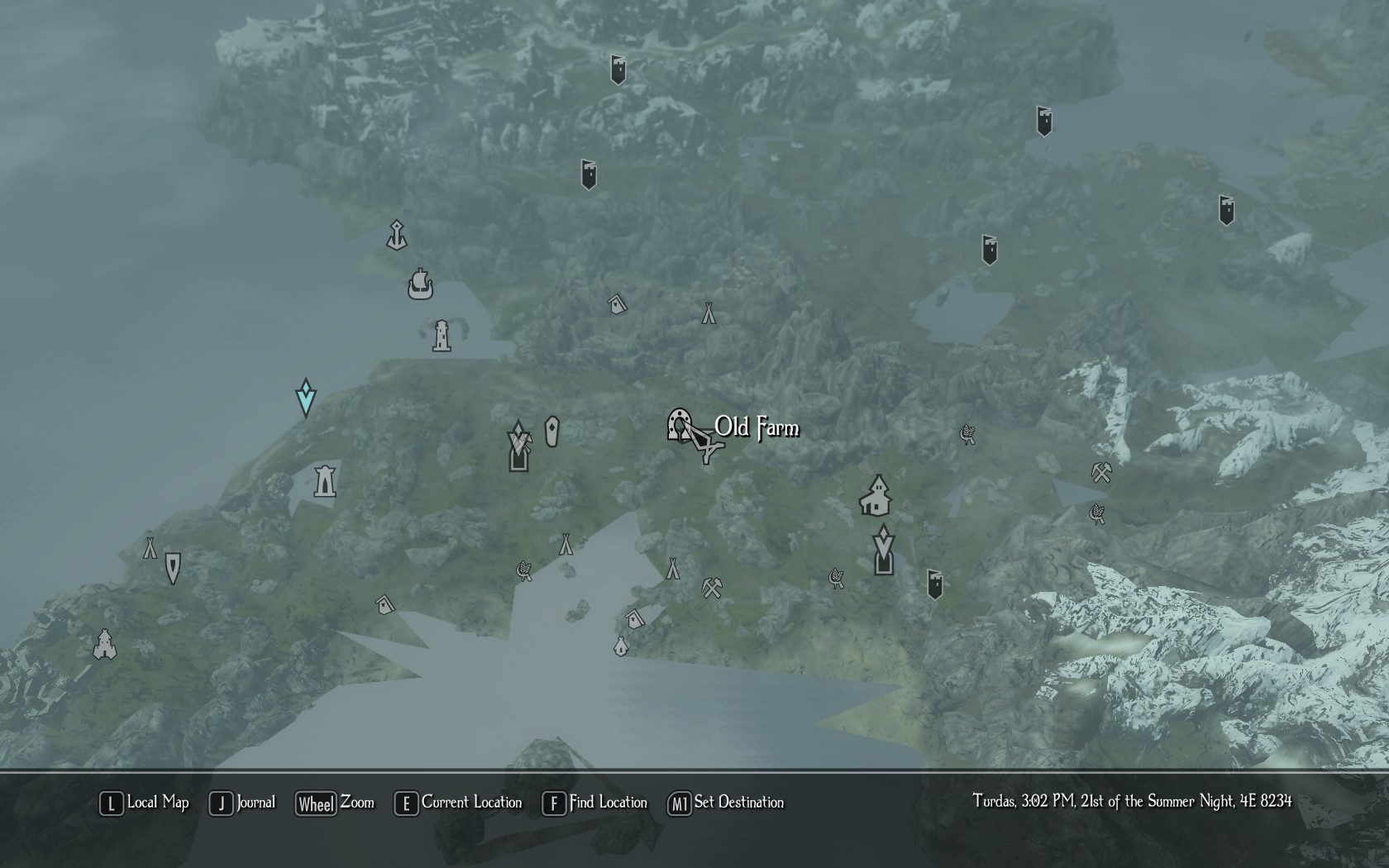Click the anchor harbor map marker

397,235
